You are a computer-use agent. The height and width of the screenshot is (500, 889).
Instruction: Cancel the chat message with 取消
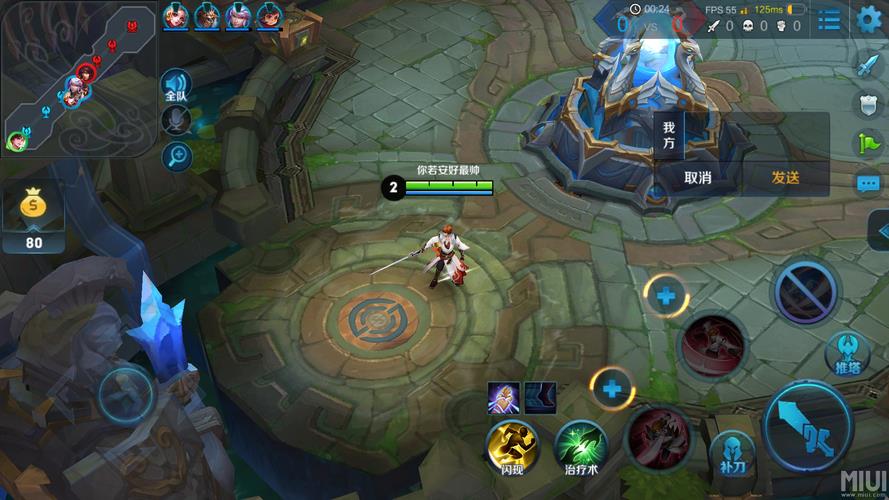[698, 177]
